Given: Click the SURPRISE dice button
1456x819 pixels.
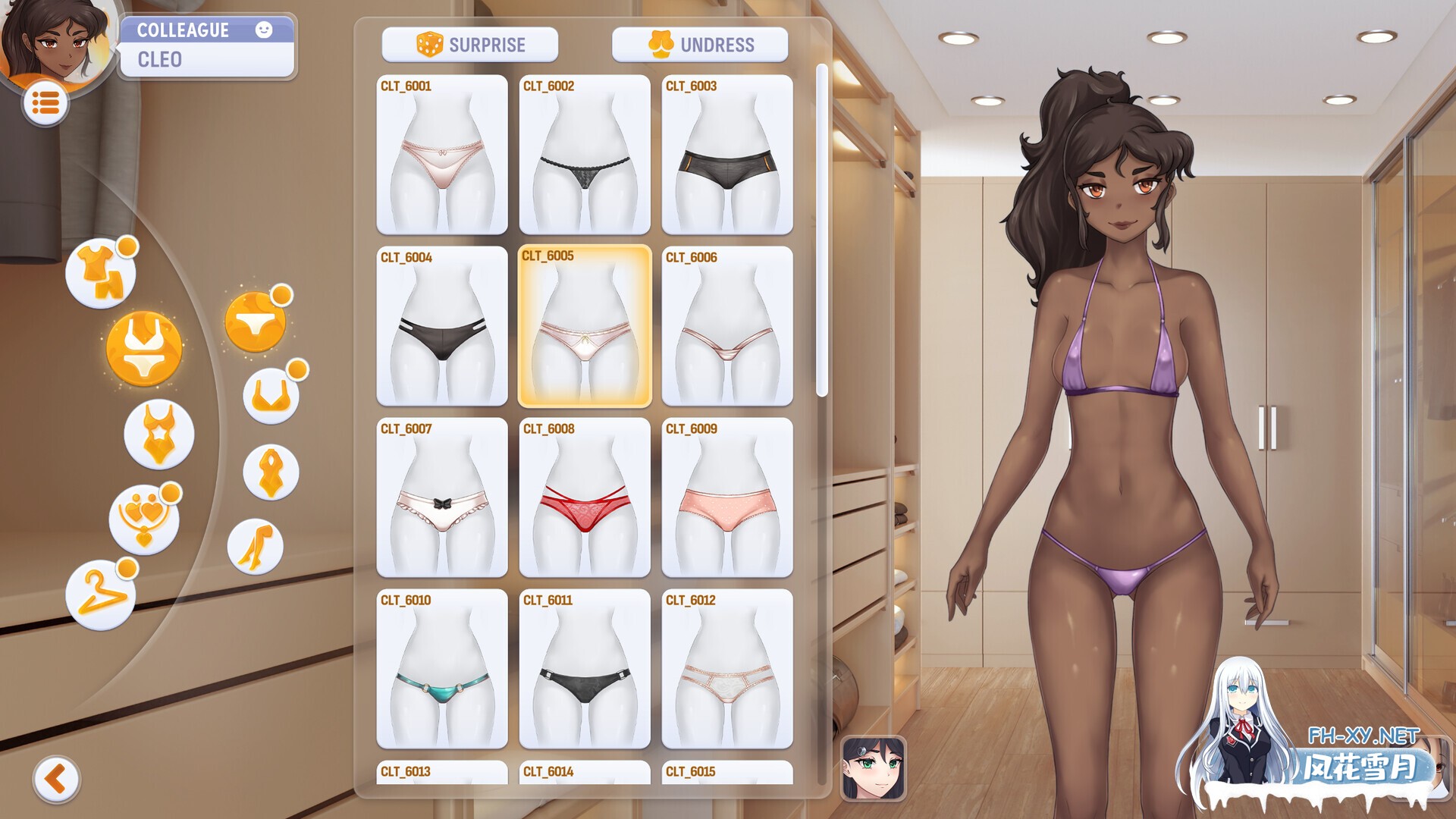Looking at the screenshot, I should pyautogui.click(x=470, y=44).
